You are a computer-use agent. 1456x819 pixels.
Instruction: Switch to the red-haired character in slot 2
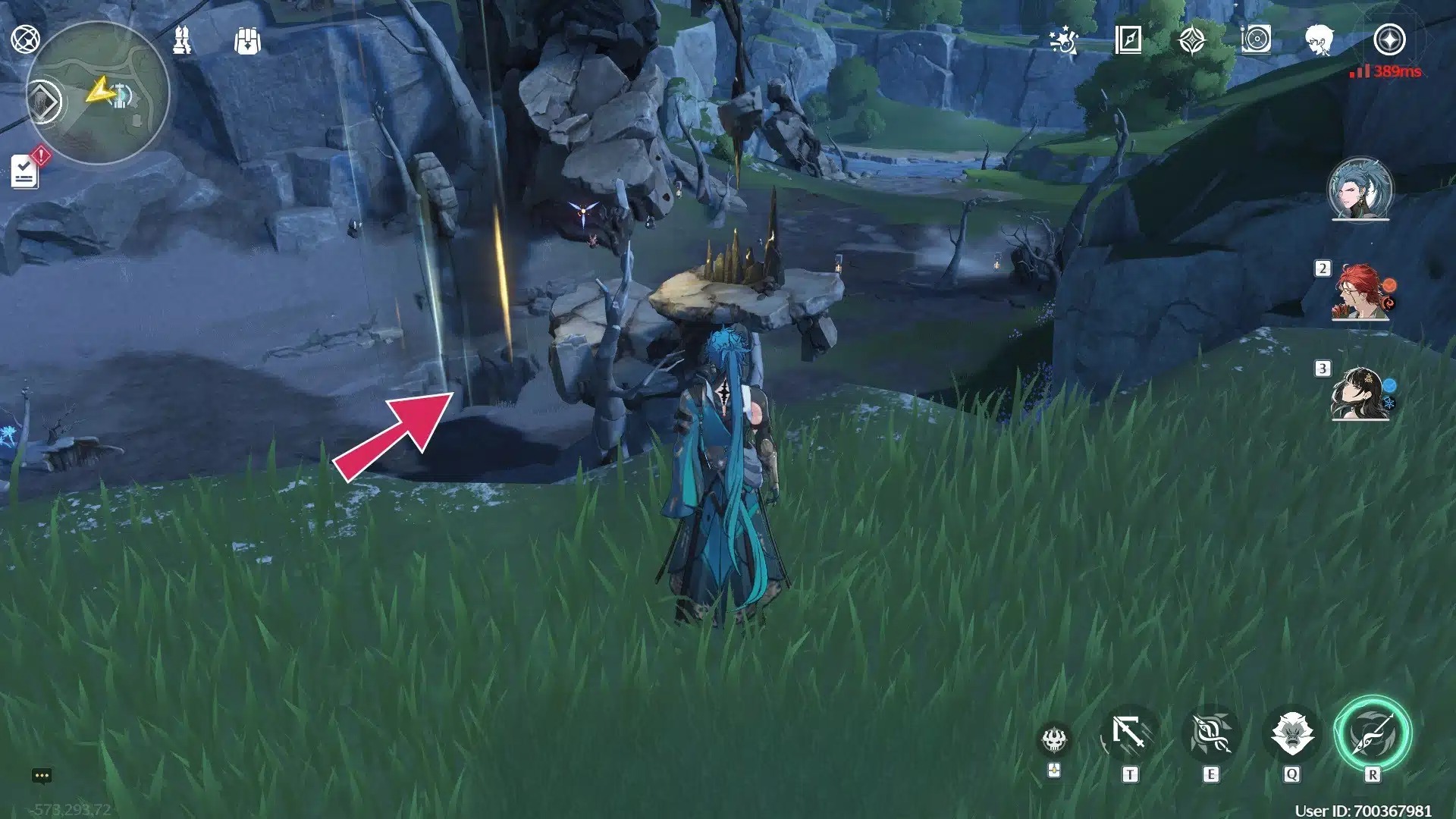pyautogui.click(x=1360, y=291)
